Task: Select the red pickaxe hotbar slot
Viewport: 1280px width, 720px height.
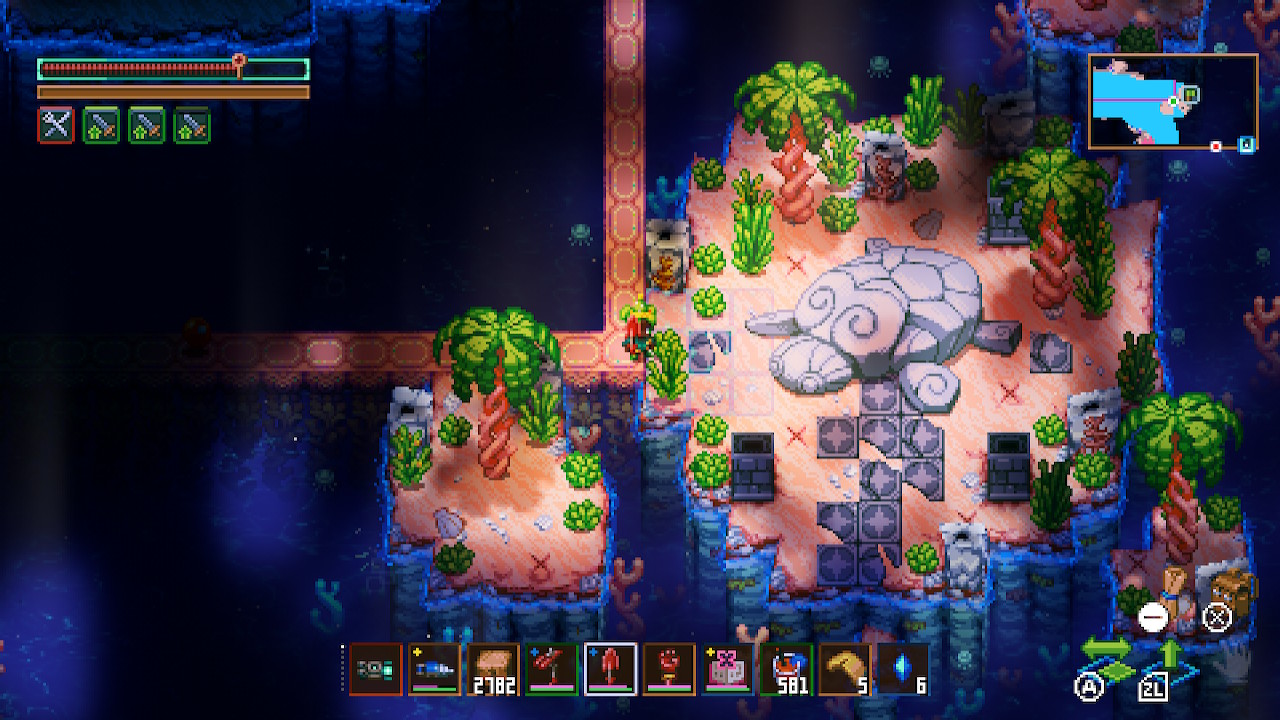Action: 552,669
